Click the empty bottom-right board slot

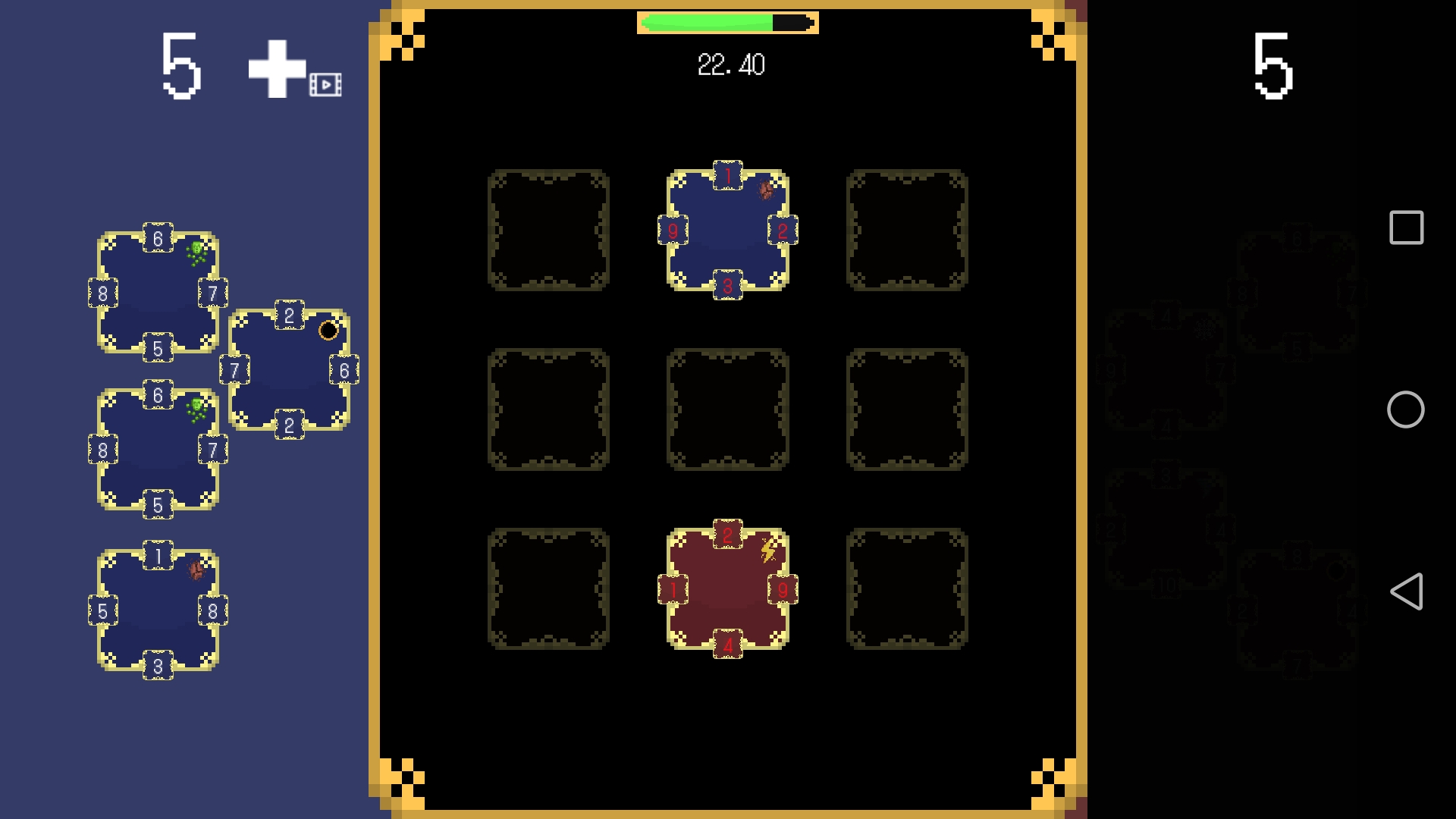[906, 588]
